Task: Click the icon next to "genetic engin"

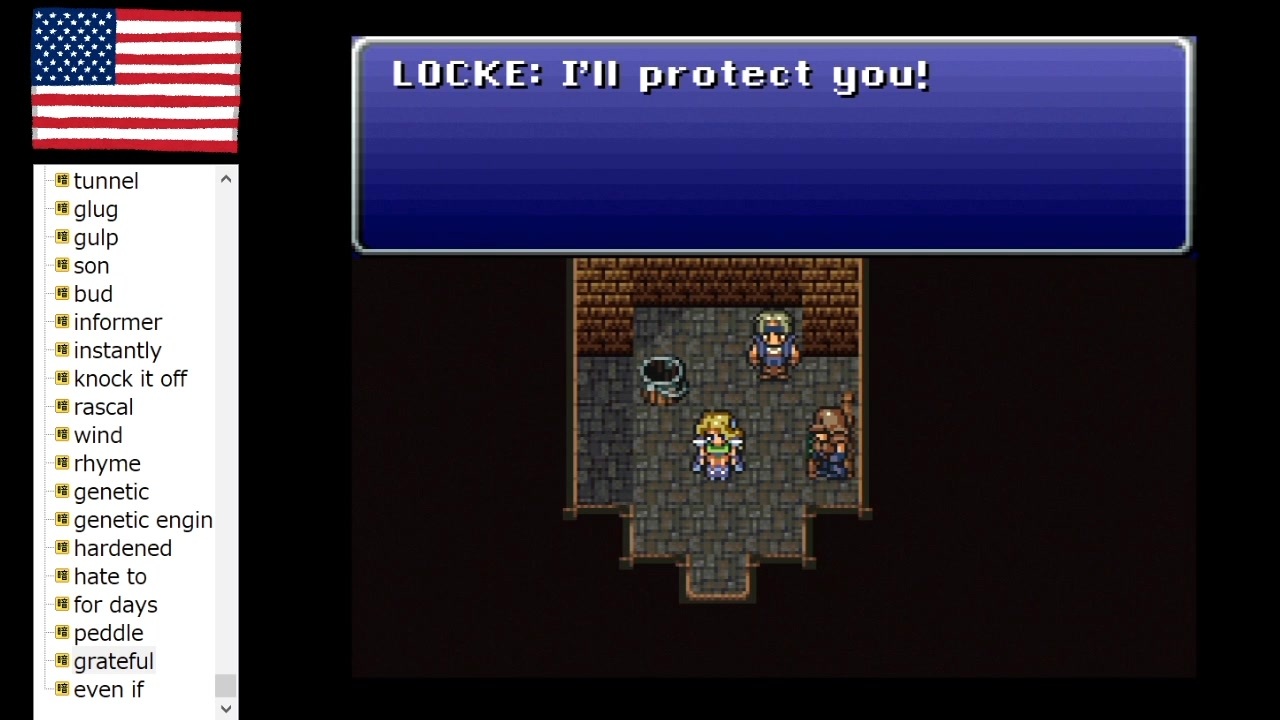Action: click(x=61, y=520)
